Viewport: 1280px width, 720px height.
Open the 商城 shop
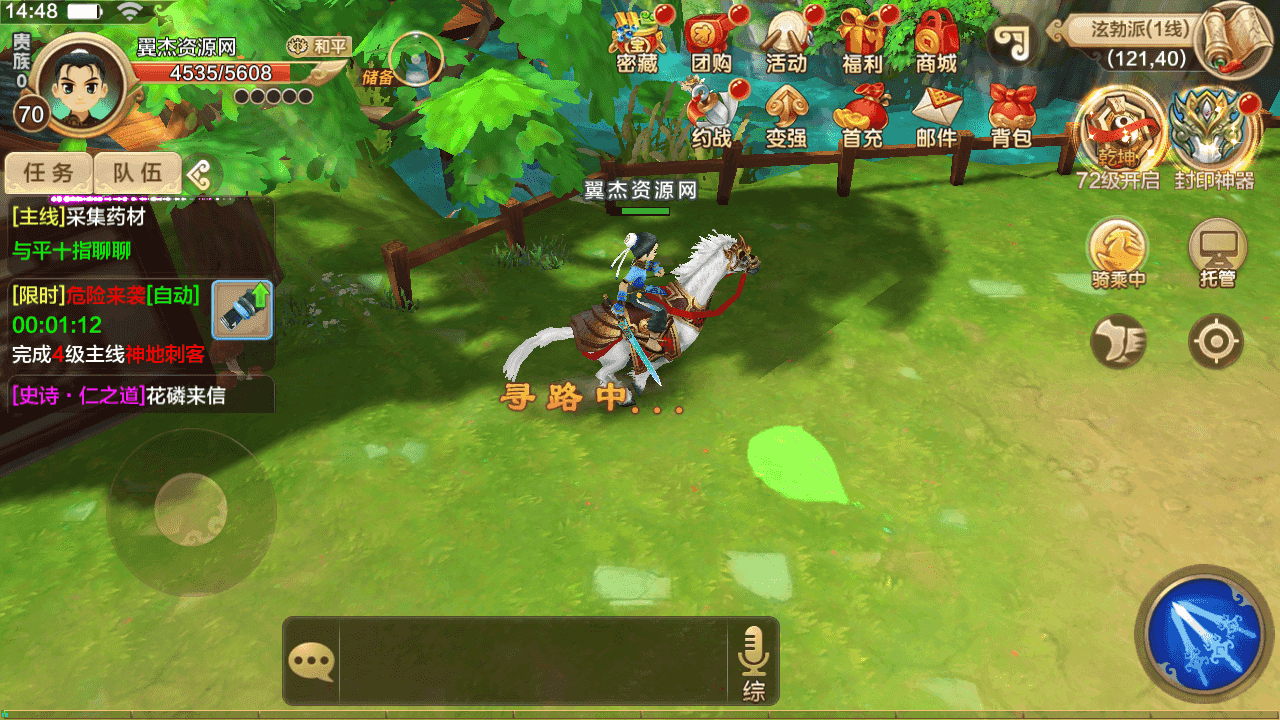tap(937, 40)
